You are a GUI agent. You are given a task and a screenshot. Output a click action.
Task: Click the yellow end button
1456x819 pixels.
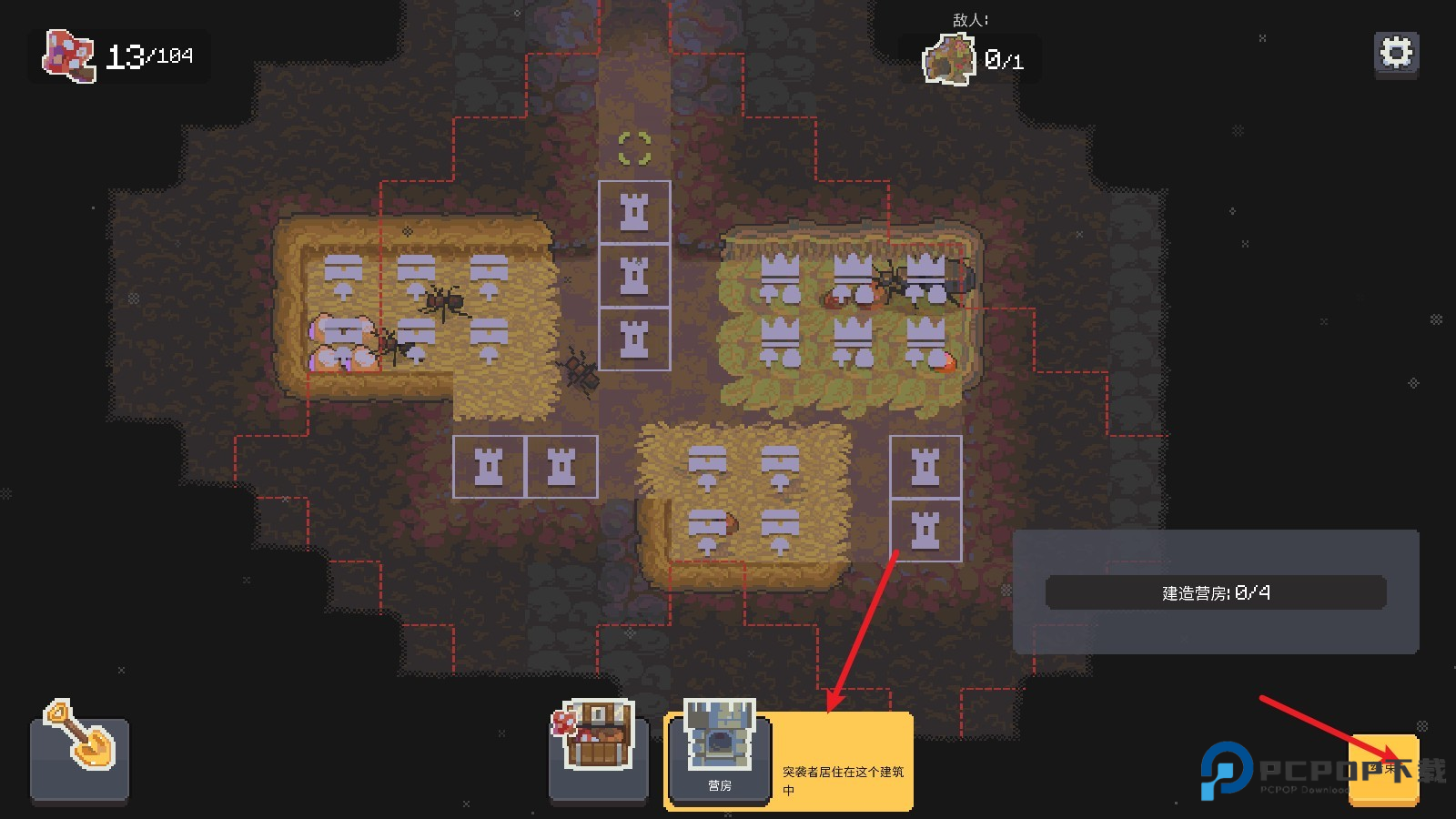click(x=1384, y=770)
